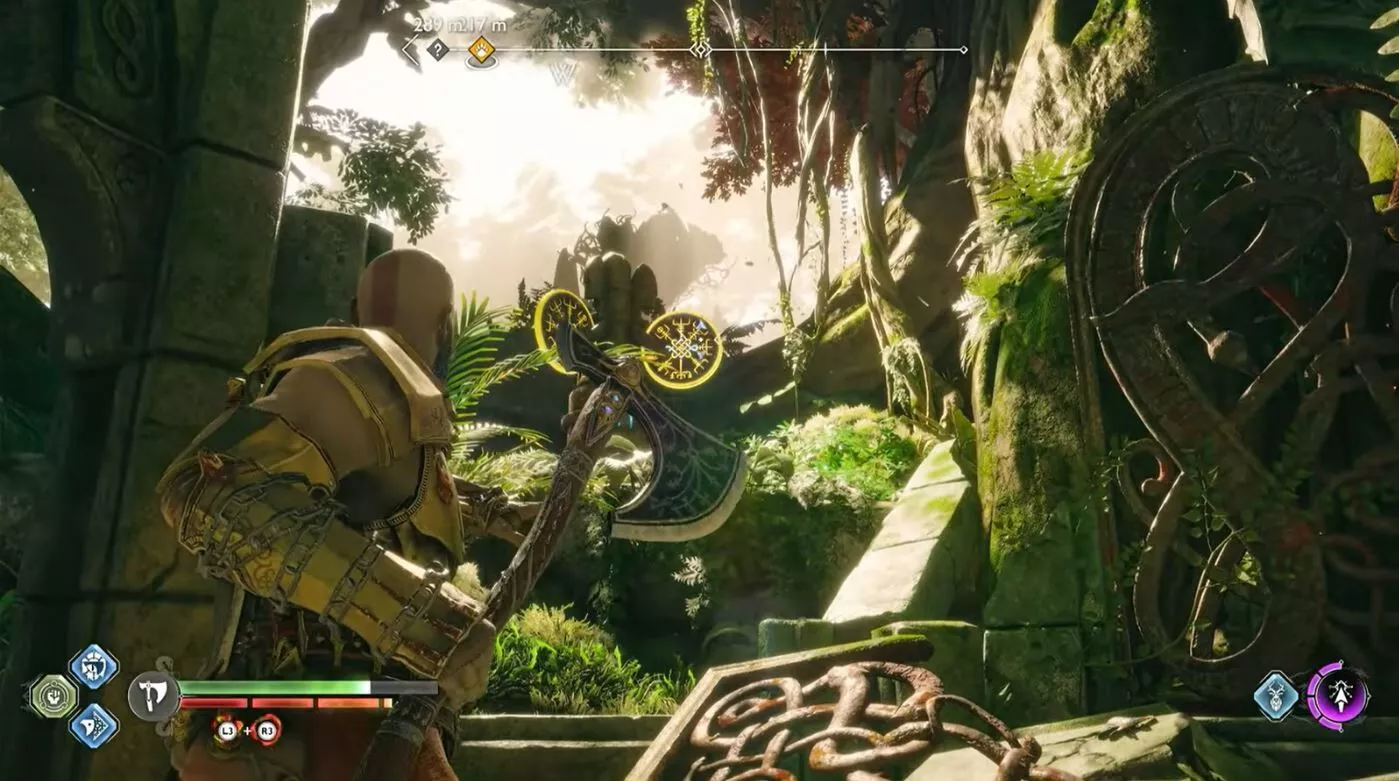Click the purple sonic arrow command icon
The width and height of the screenshot is (1399, 781).
pos(1341,695)
